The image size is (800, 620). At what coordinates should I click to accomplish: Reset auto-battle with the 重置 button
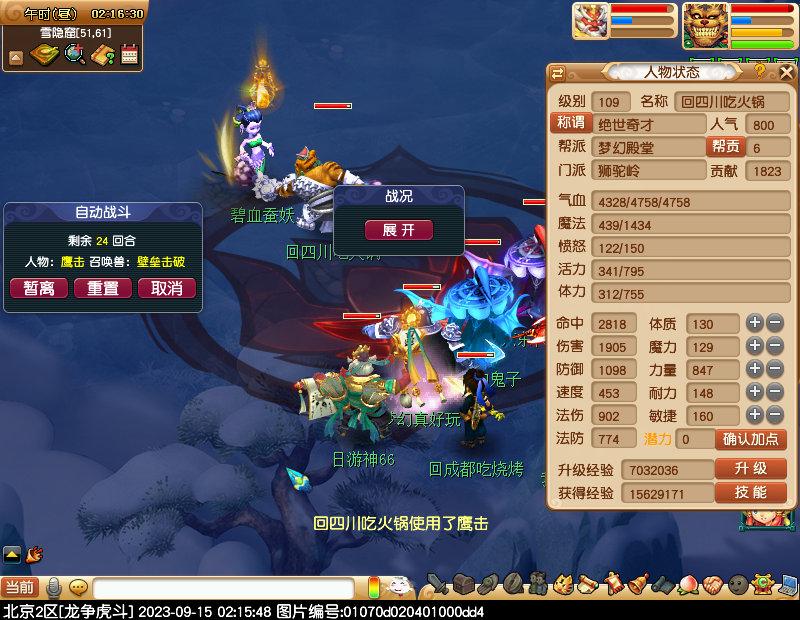click(x=103, y=288)
